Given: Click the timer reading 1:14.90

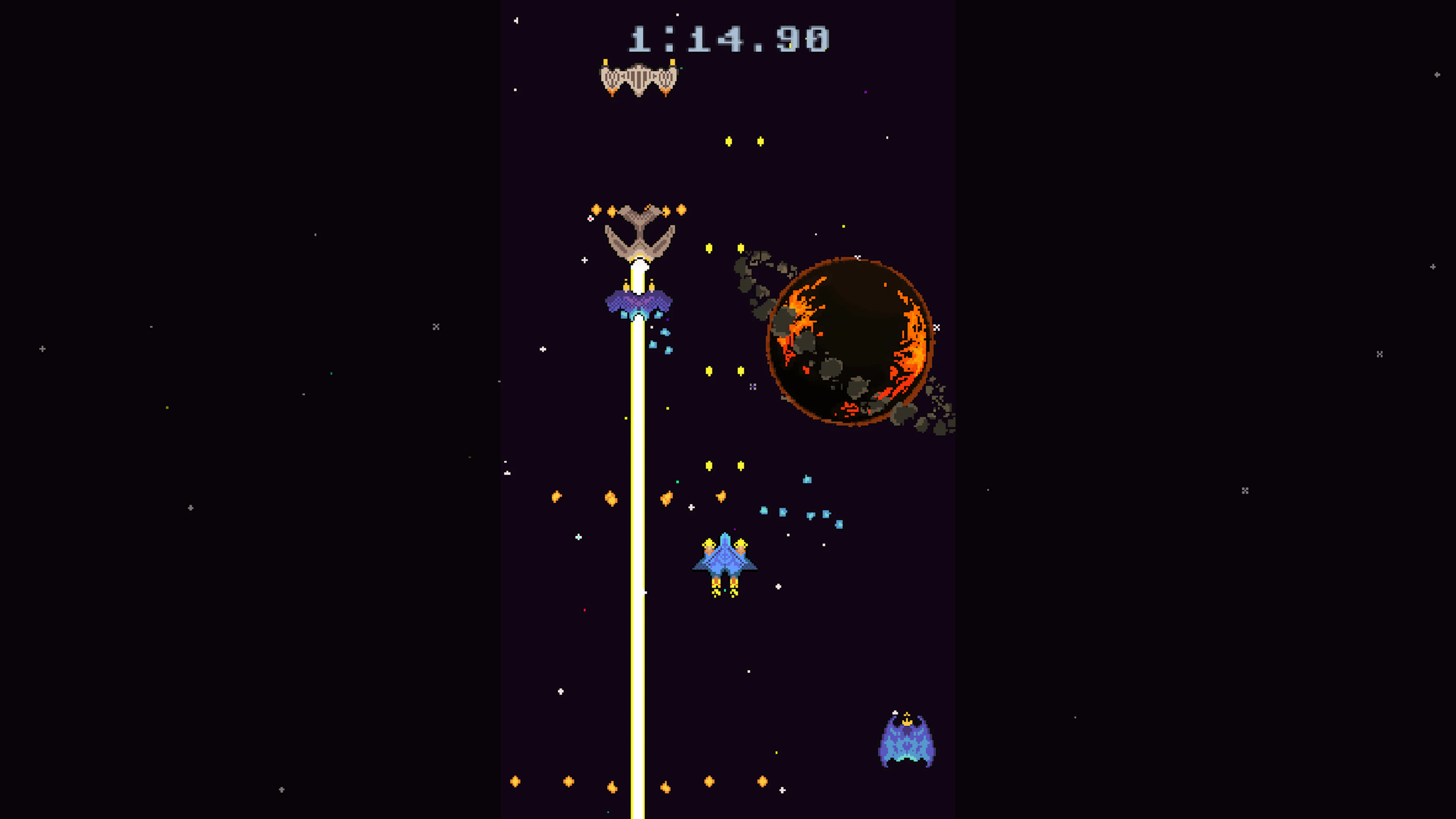Looking at the screenshot, I should (x=729, y=38).
